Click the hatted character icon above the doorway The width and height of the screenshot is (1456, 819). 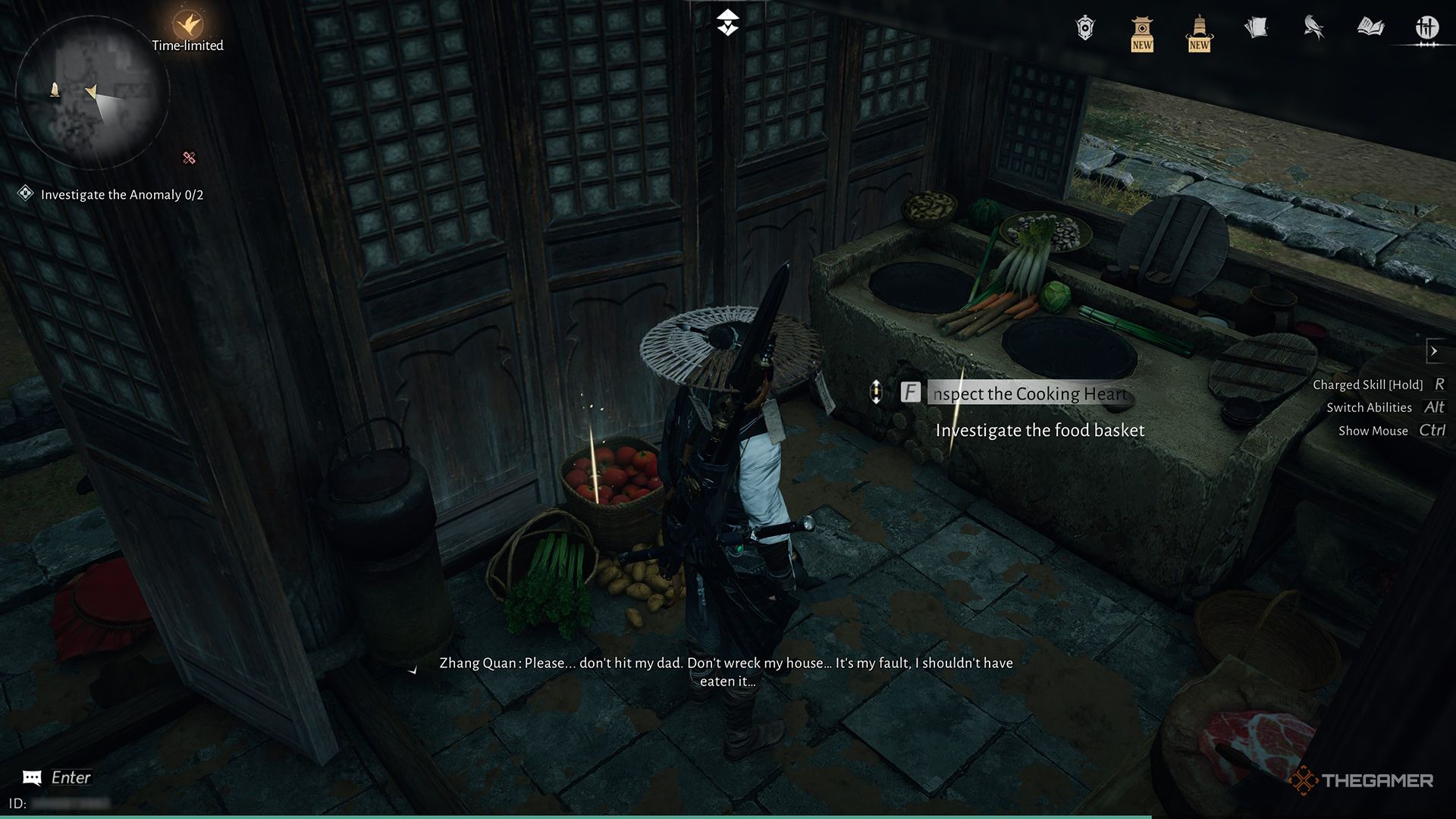[726, 23]
